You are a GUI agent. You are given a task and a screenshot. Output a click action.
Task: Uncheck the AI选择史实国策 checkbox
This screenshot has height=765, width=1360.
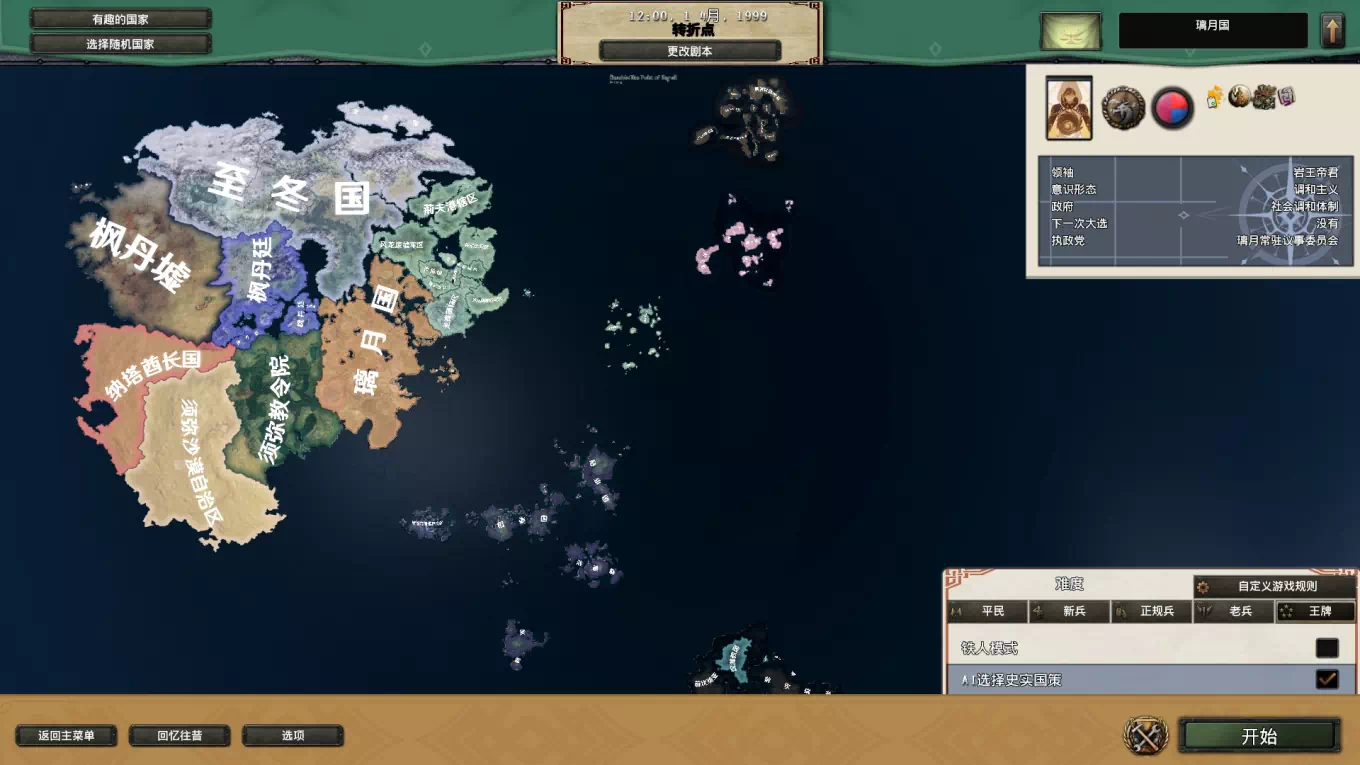(x=1327, y=680)
